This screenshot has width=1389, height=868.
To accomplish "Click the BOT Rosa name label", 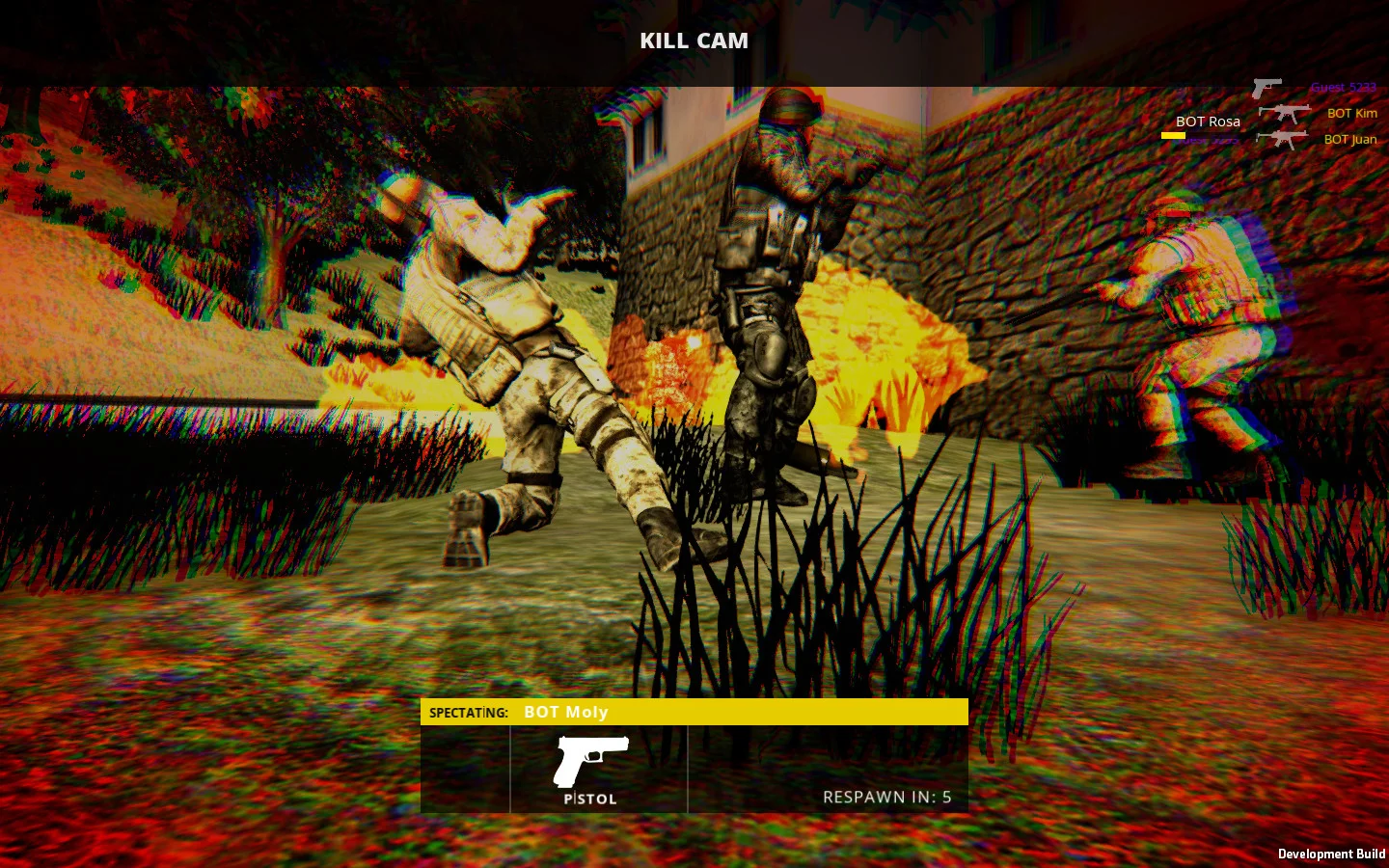I will [x=1207, y=122].
